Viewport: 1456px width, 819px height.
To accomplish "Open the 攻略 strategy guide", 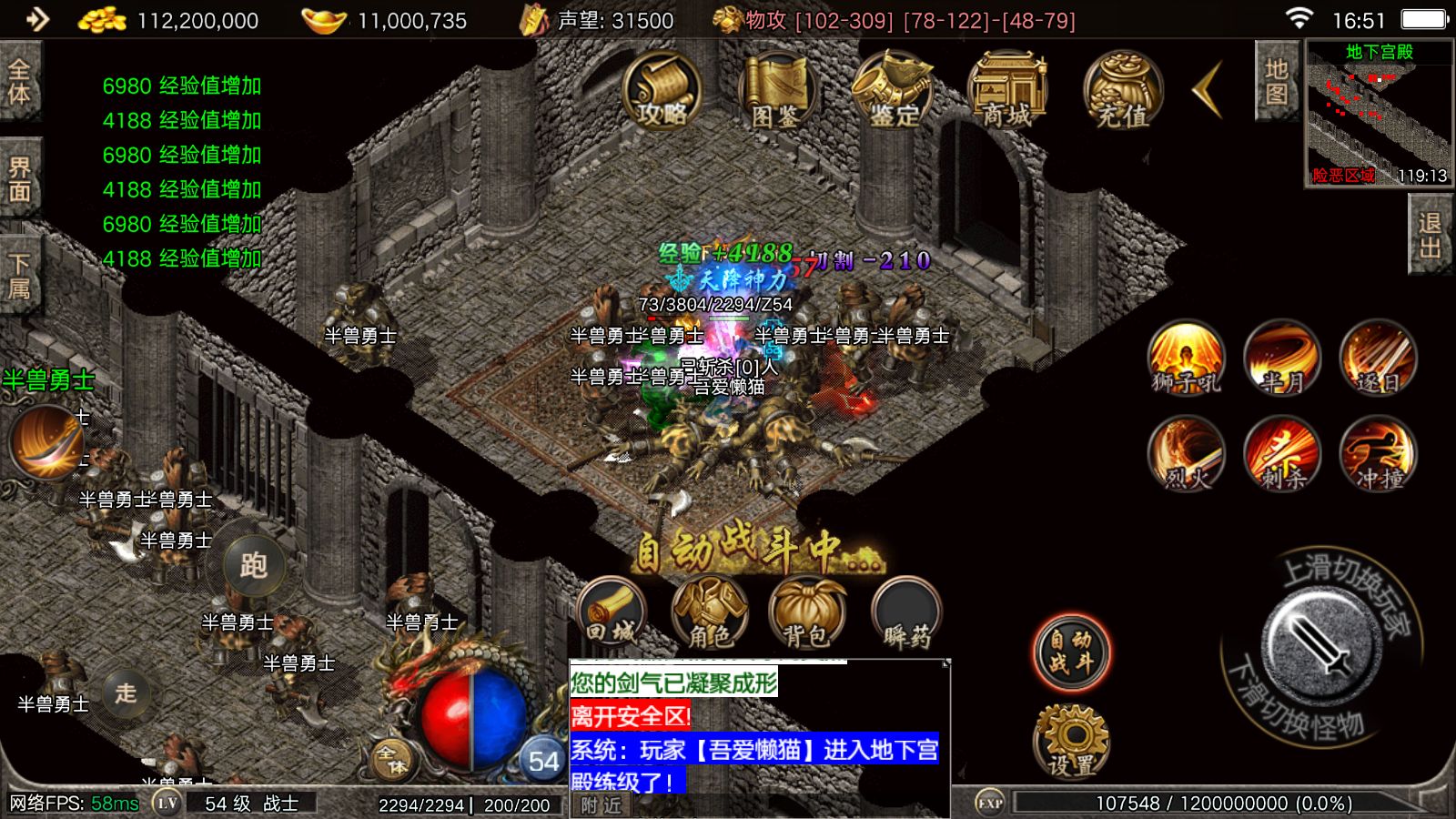I will [662, 90].
